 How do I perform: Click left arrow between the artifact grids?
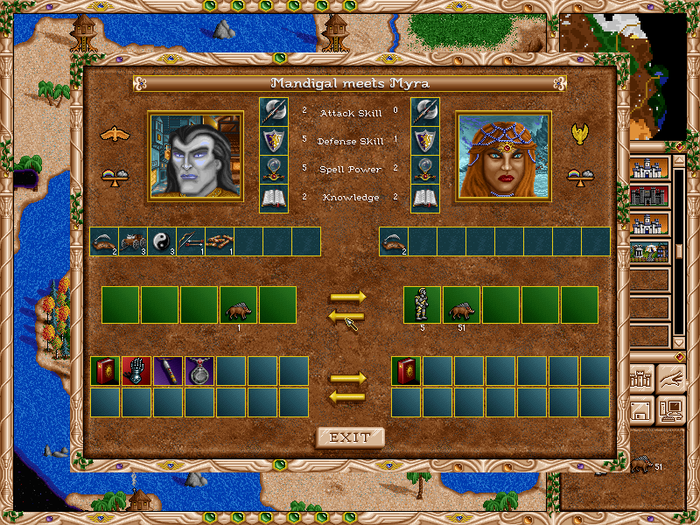pos(347,397)
